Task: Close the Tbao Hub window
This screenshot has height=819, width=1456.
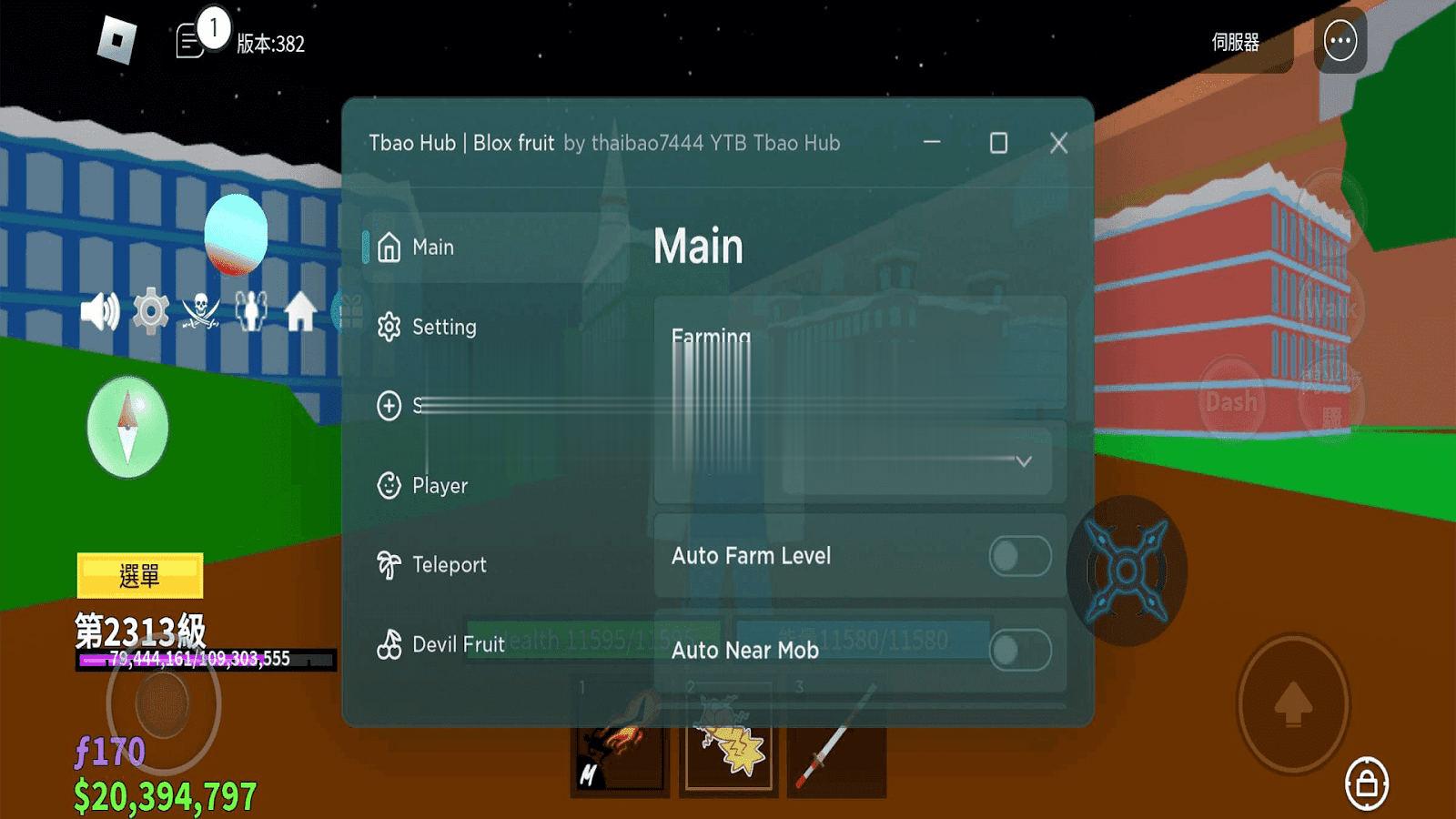Action: click(1058, 143)
